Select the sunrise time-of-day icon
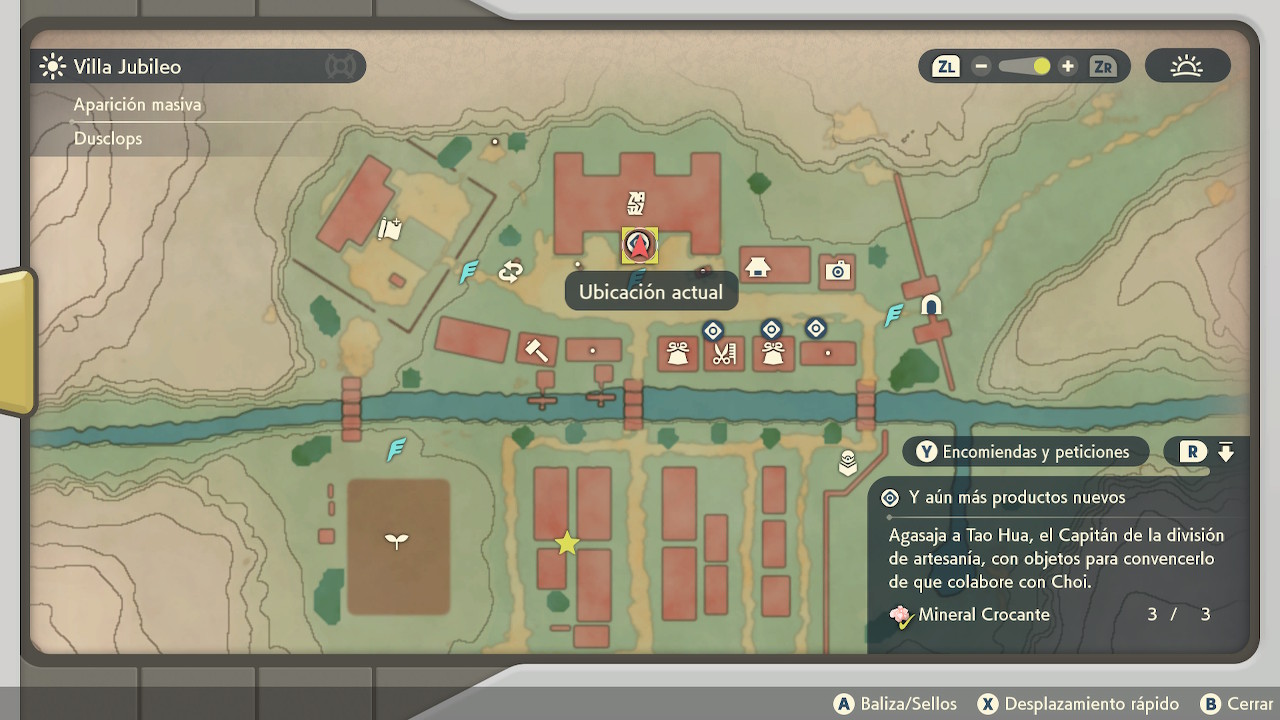The image size is (1280, 720). [1187, 67]
